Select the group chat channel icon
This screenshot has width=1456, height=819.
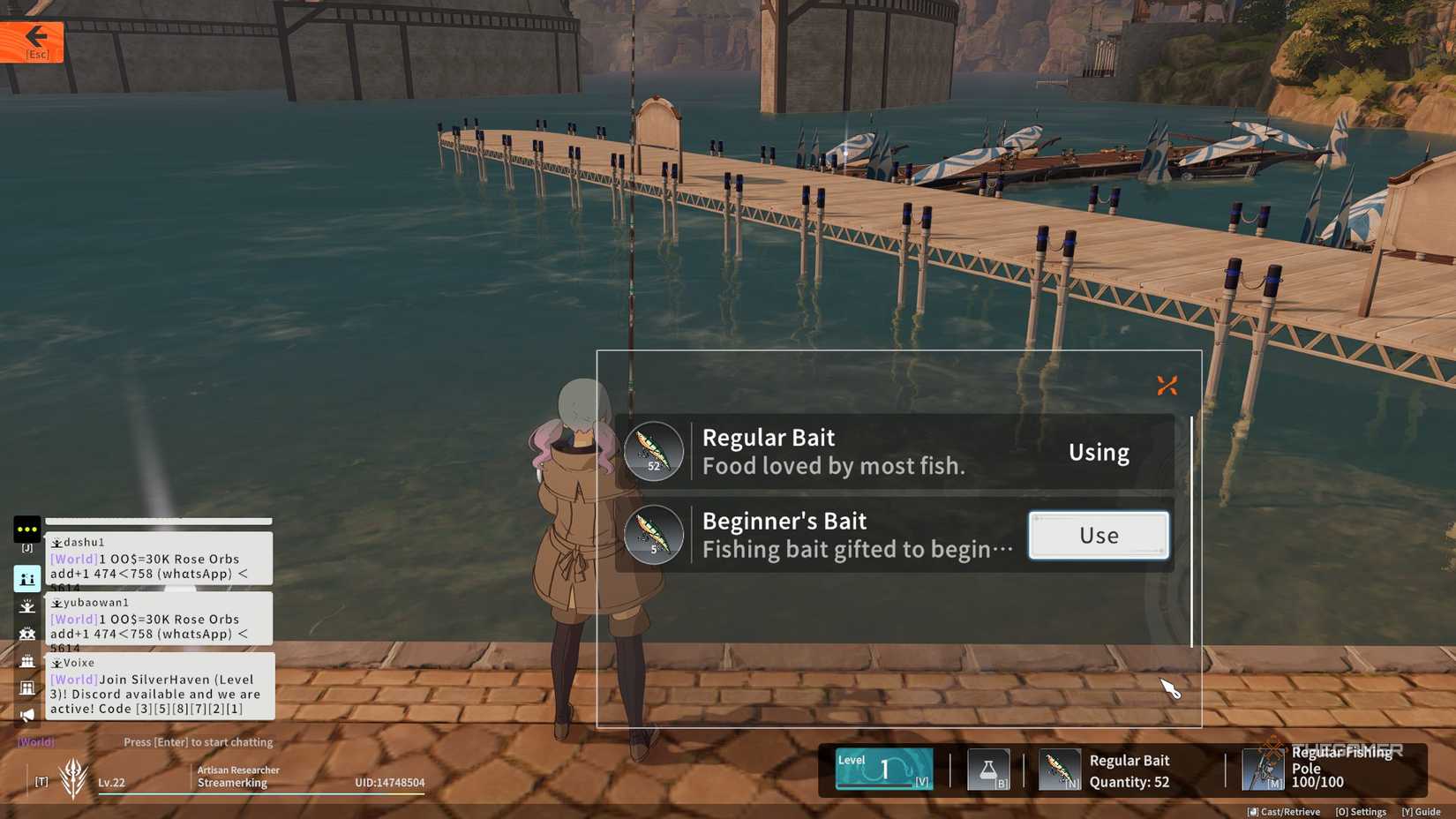tap(26, 633)
